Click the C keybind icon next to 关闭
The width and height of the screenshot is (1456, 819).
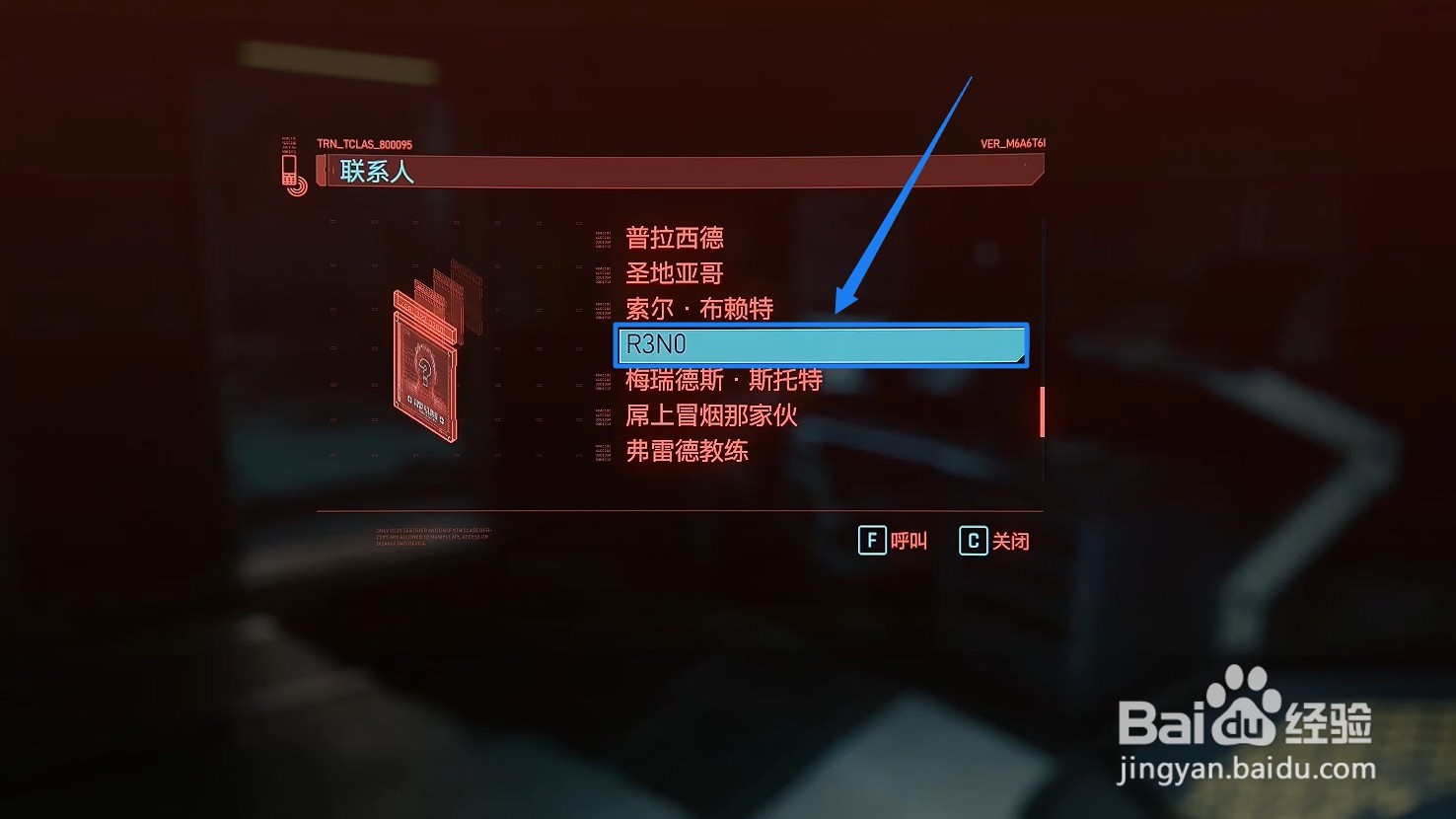point(972,541)
